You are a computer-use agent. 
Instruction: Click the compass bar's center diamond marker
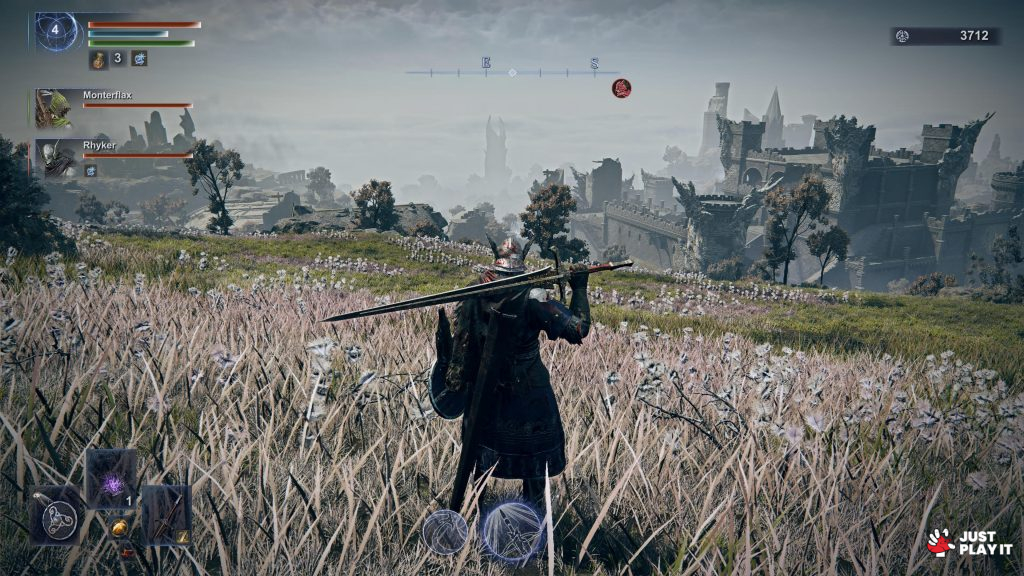coord(512,72)
